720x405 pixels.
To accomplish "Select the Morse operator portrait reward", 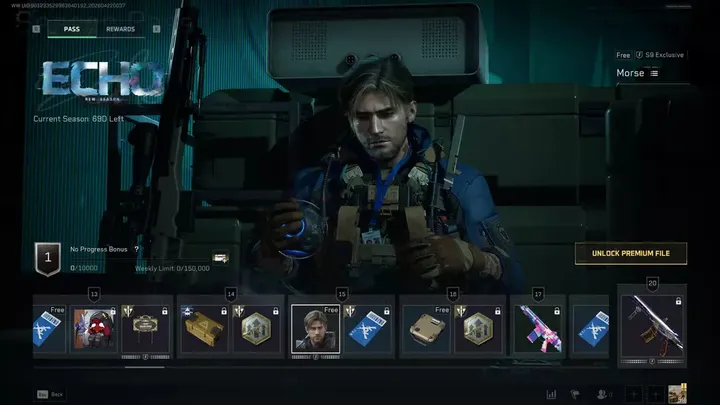I will tap(315, 329).
